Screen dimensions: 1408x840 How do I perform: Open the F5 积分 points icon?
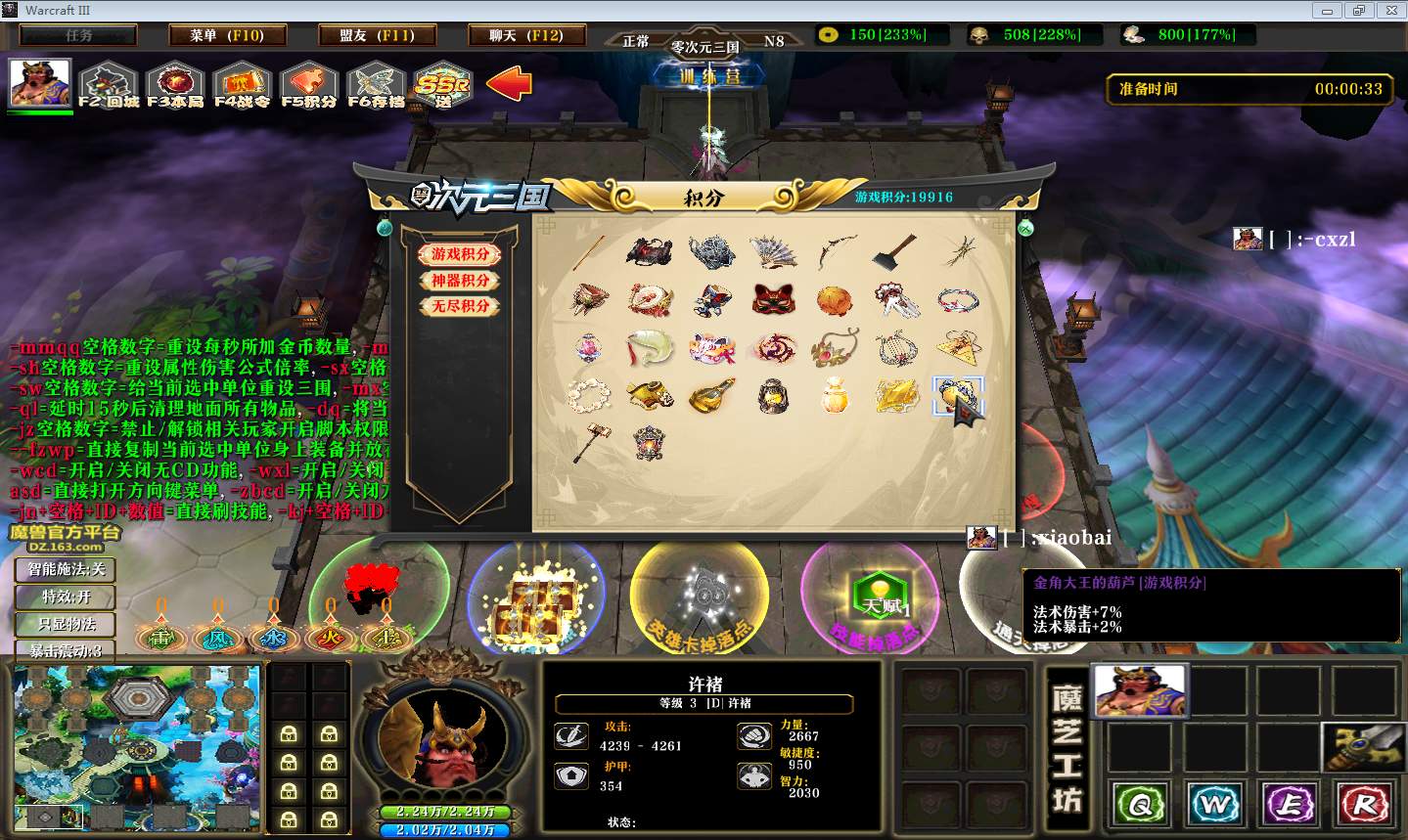(x=308, y=85)
